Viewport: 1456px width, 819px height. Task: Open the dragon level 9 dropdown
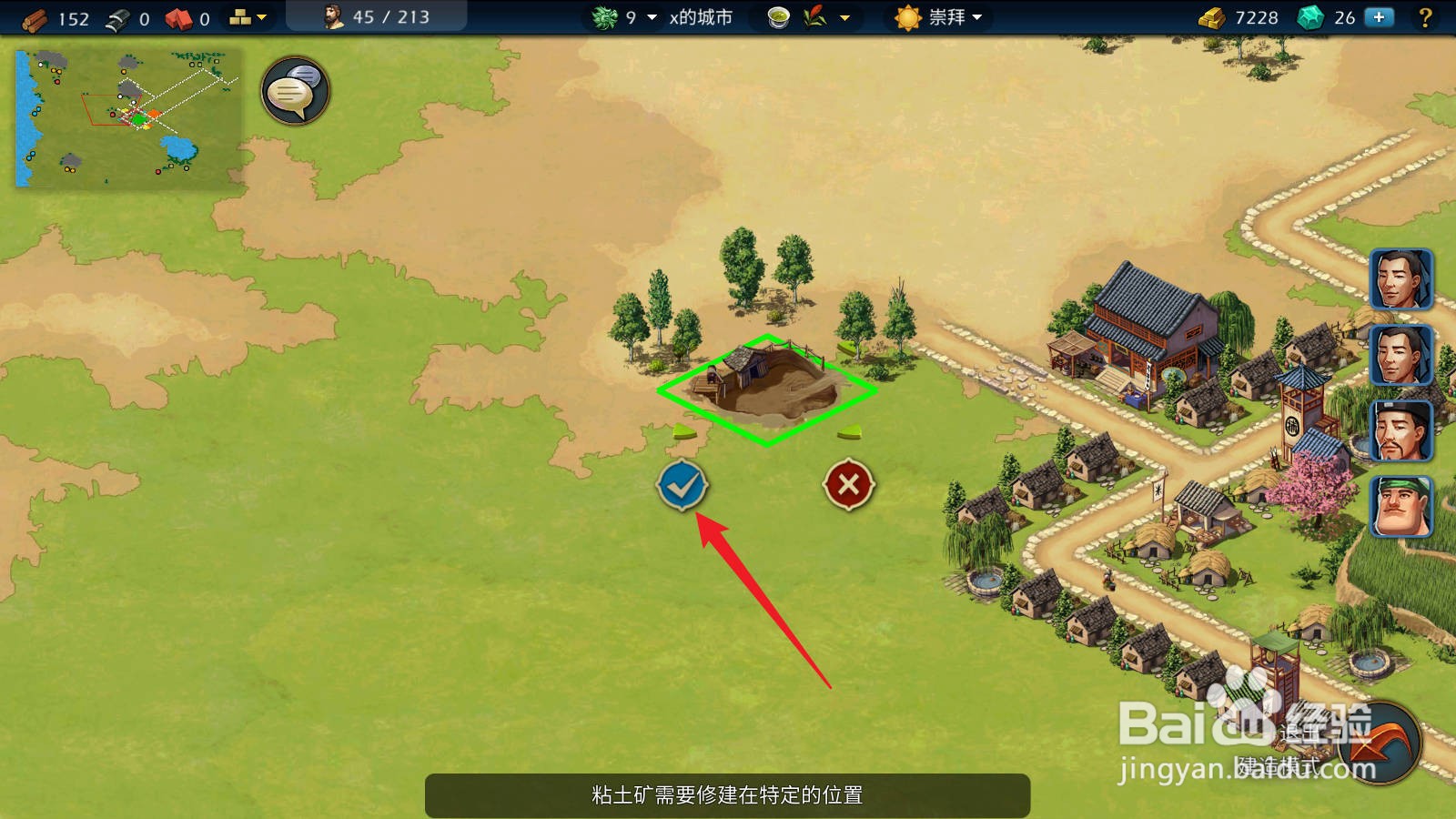(632, 15)
